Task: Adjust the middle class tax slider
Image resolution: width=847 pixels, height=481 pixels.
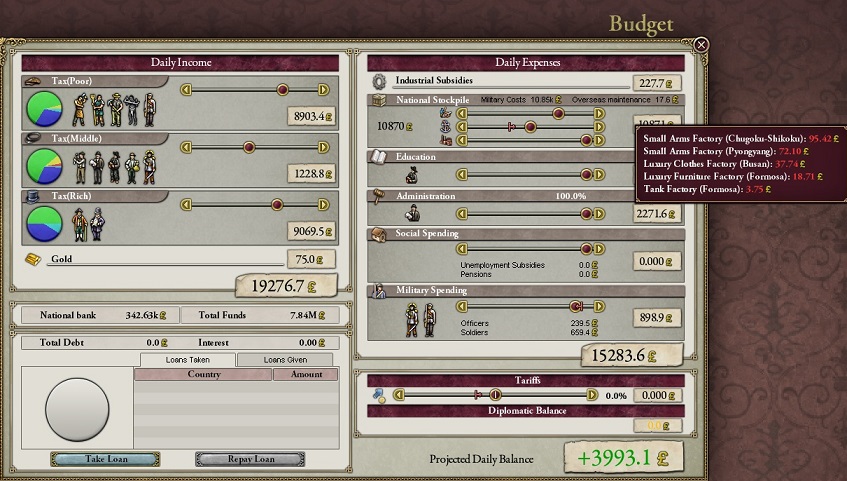Action: point(282,147)
